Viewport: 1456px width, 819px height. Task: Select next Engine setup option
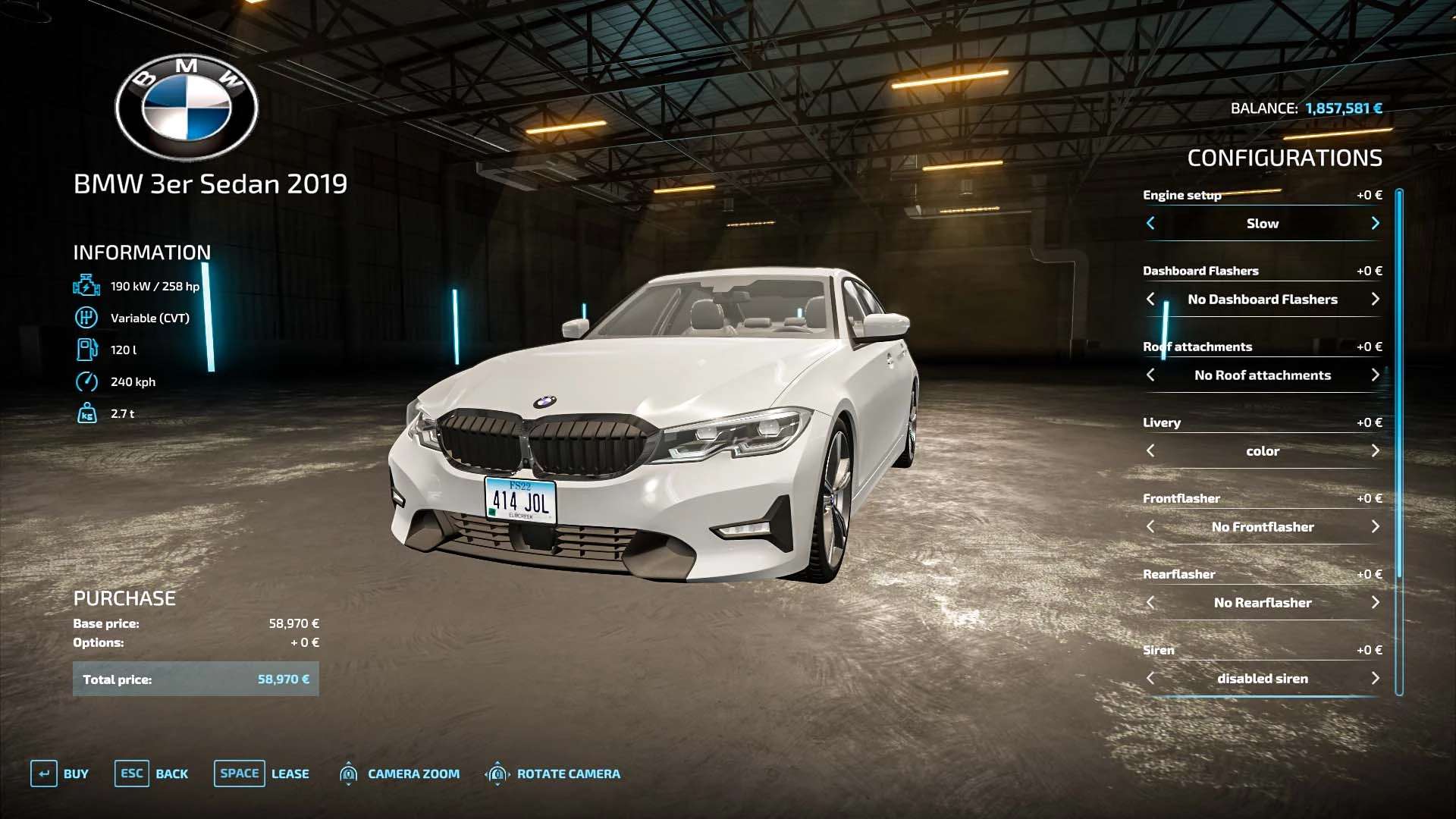pos(1375,223)
